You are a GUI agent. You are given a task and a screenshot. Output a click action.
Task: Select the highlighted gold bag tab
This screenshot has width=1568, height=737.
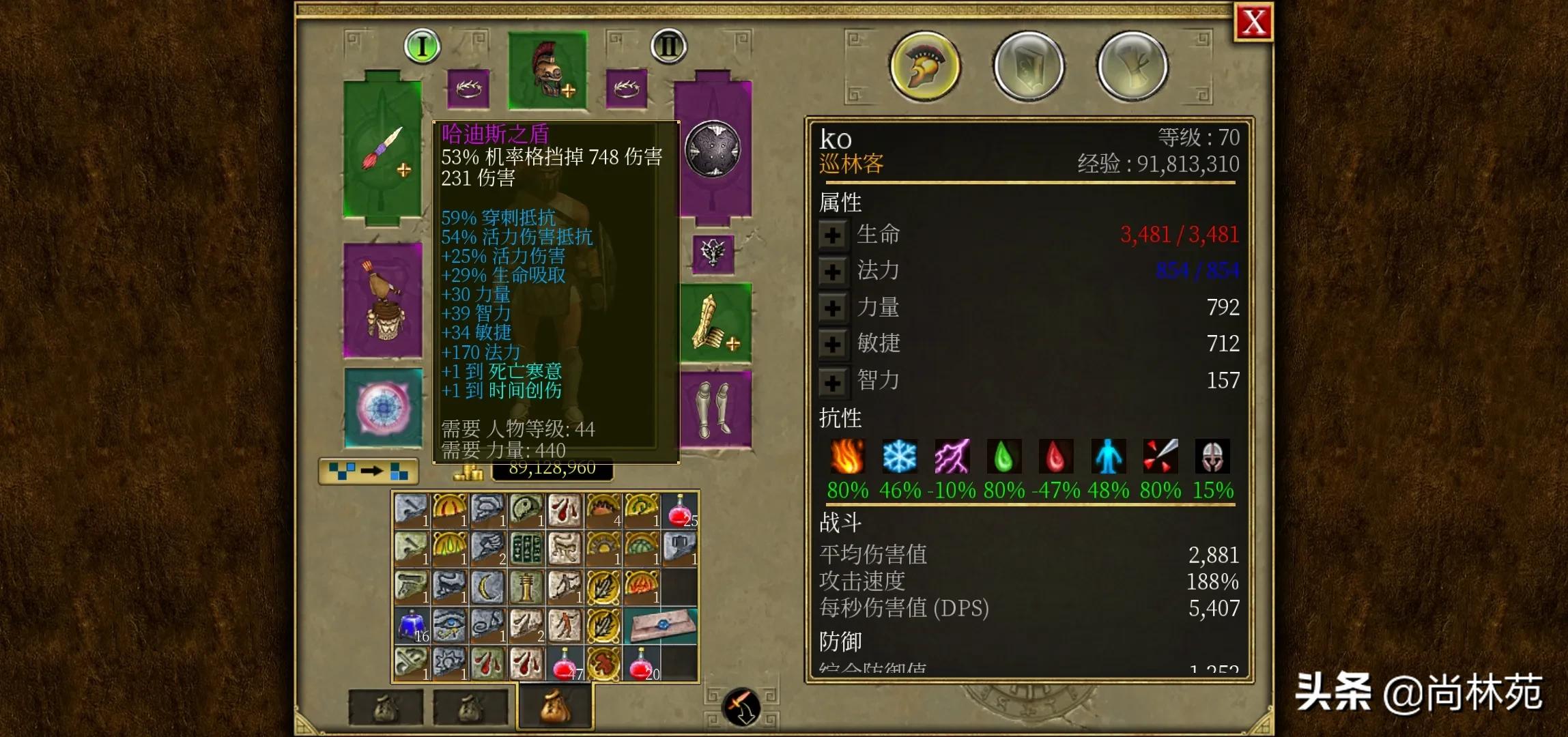[x=555, y=706]
